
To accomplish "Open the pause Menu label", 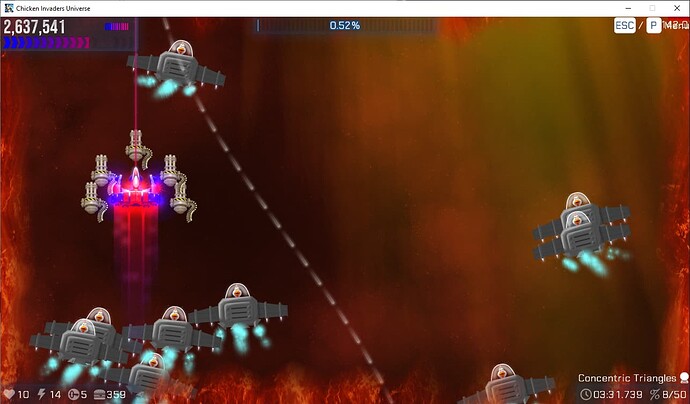I will click(674, 25).
